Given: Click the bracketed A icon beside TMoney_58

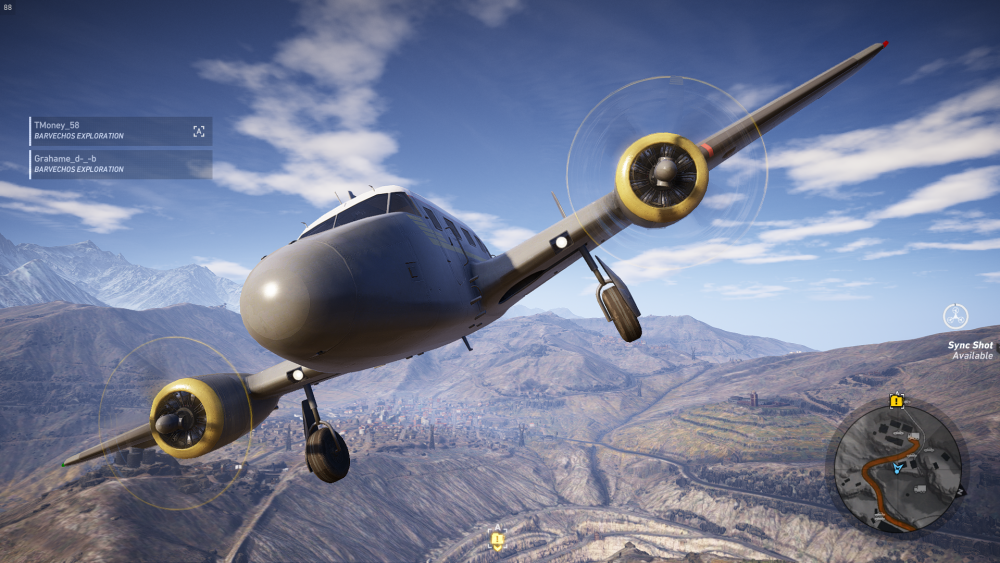Looking at the screenshot, I should 199,131.
